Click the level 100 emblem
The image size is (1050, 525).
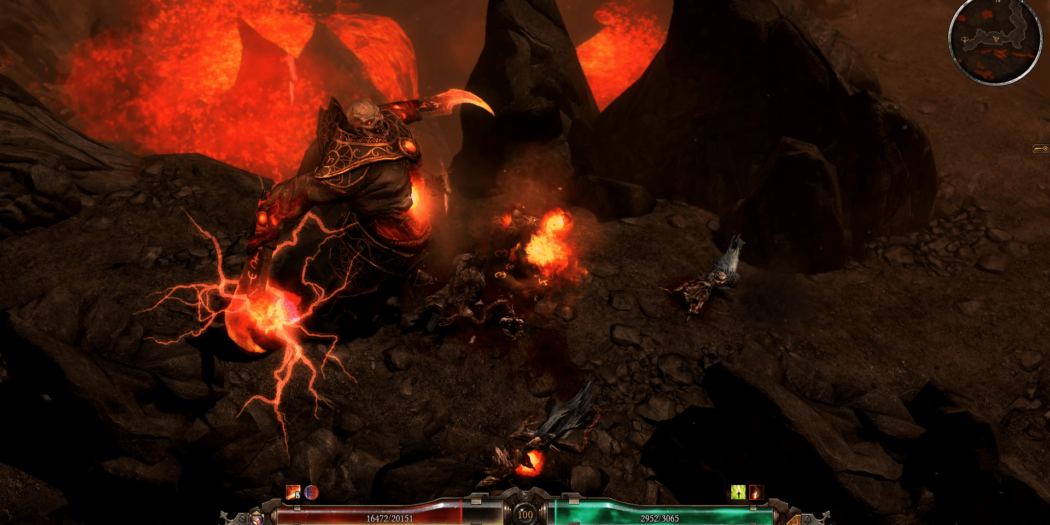coord(525,513)
